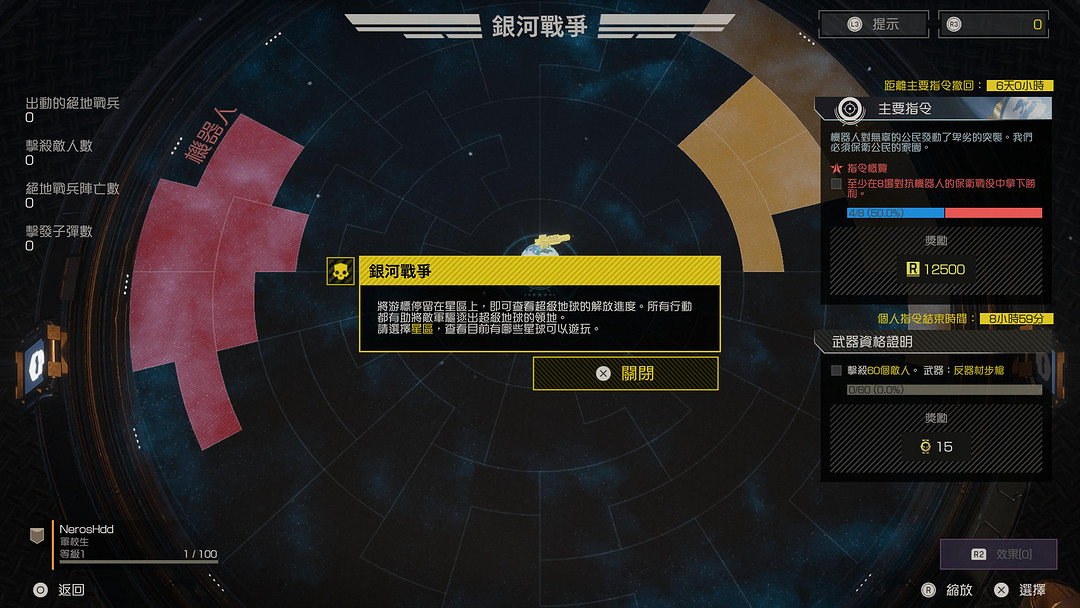The image size is (1080, 608).
Task: Open the 提示 hints button
Action: click(873, 24)
